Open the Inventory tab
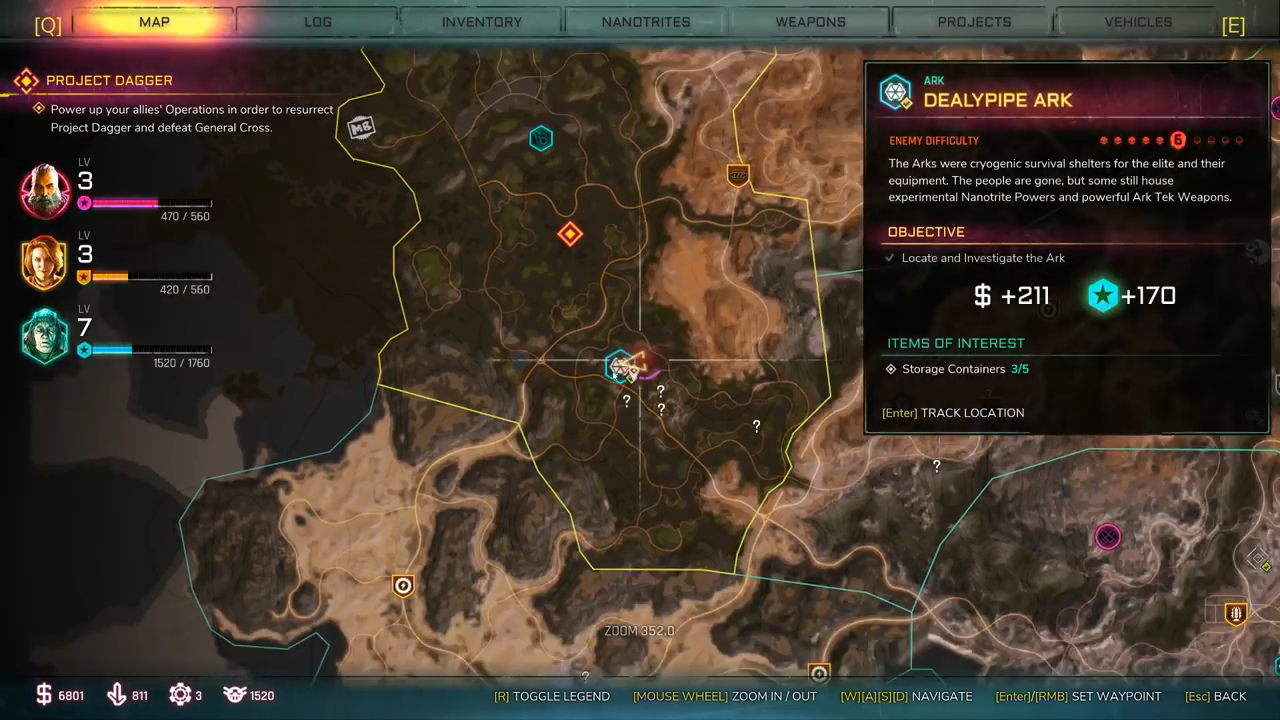This screenshot has height=720, width=1280. click(x=482, y=22)
